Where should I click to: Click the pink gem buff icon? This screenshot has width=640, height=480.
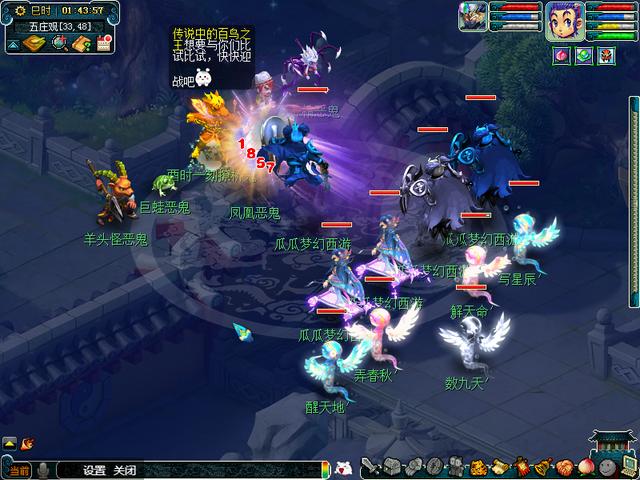(561, 54)
